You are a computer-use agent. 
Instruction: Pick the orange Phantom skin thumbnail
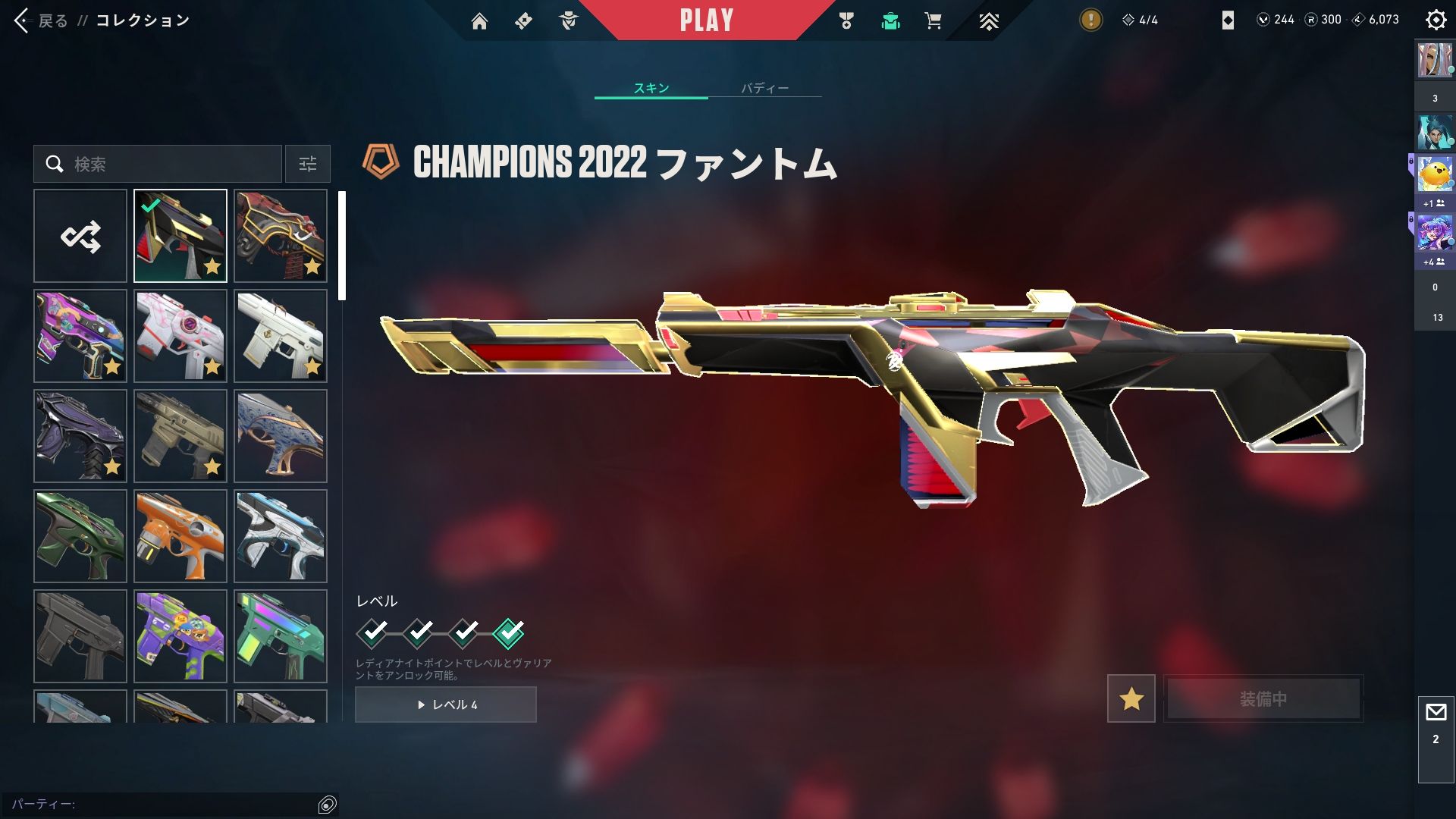tap(180, 536)
